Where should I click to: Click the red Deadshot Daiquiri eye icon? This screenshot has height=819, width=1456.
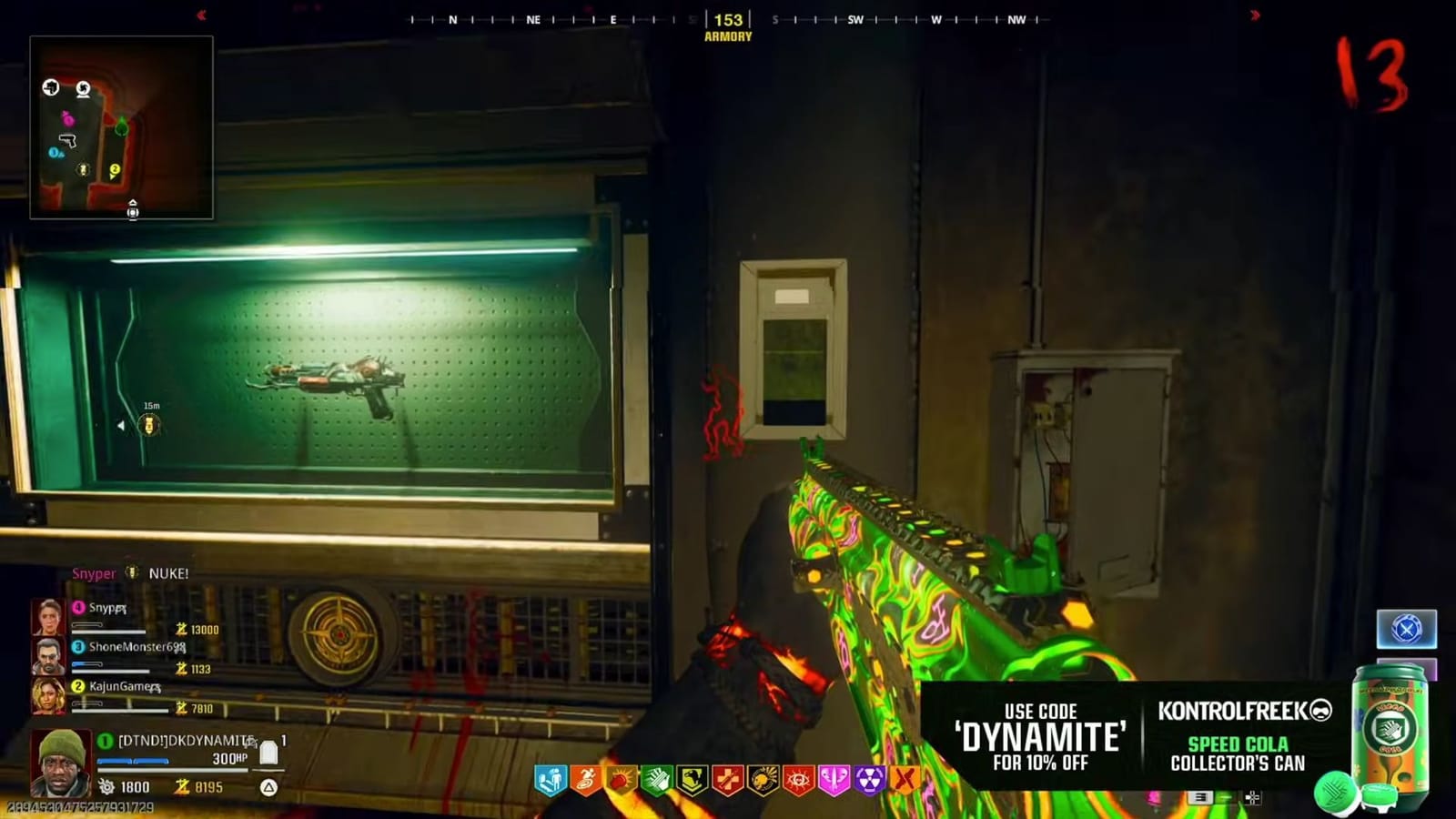[799, 779]
